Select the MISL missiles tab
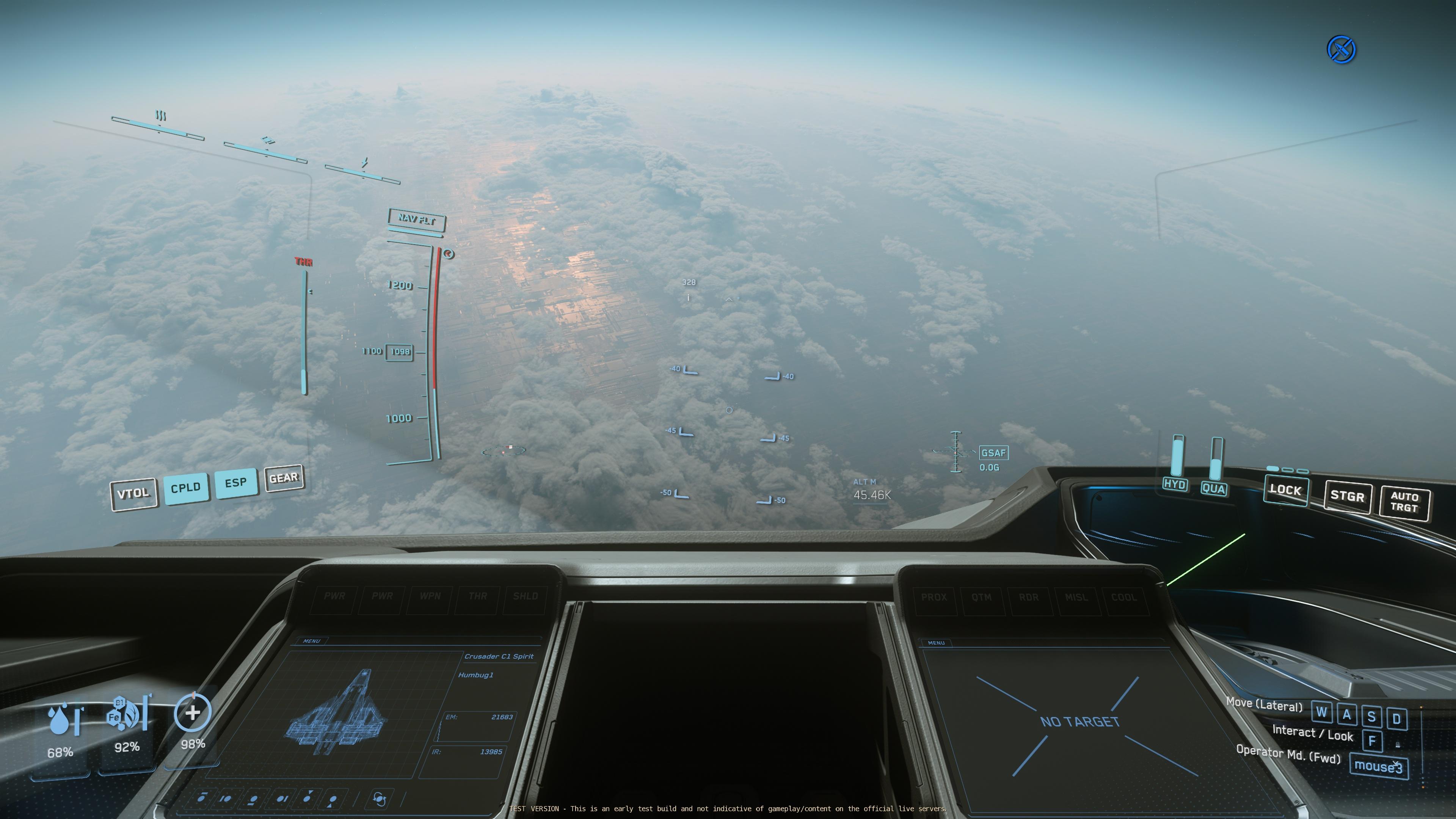 [1076, 598]
